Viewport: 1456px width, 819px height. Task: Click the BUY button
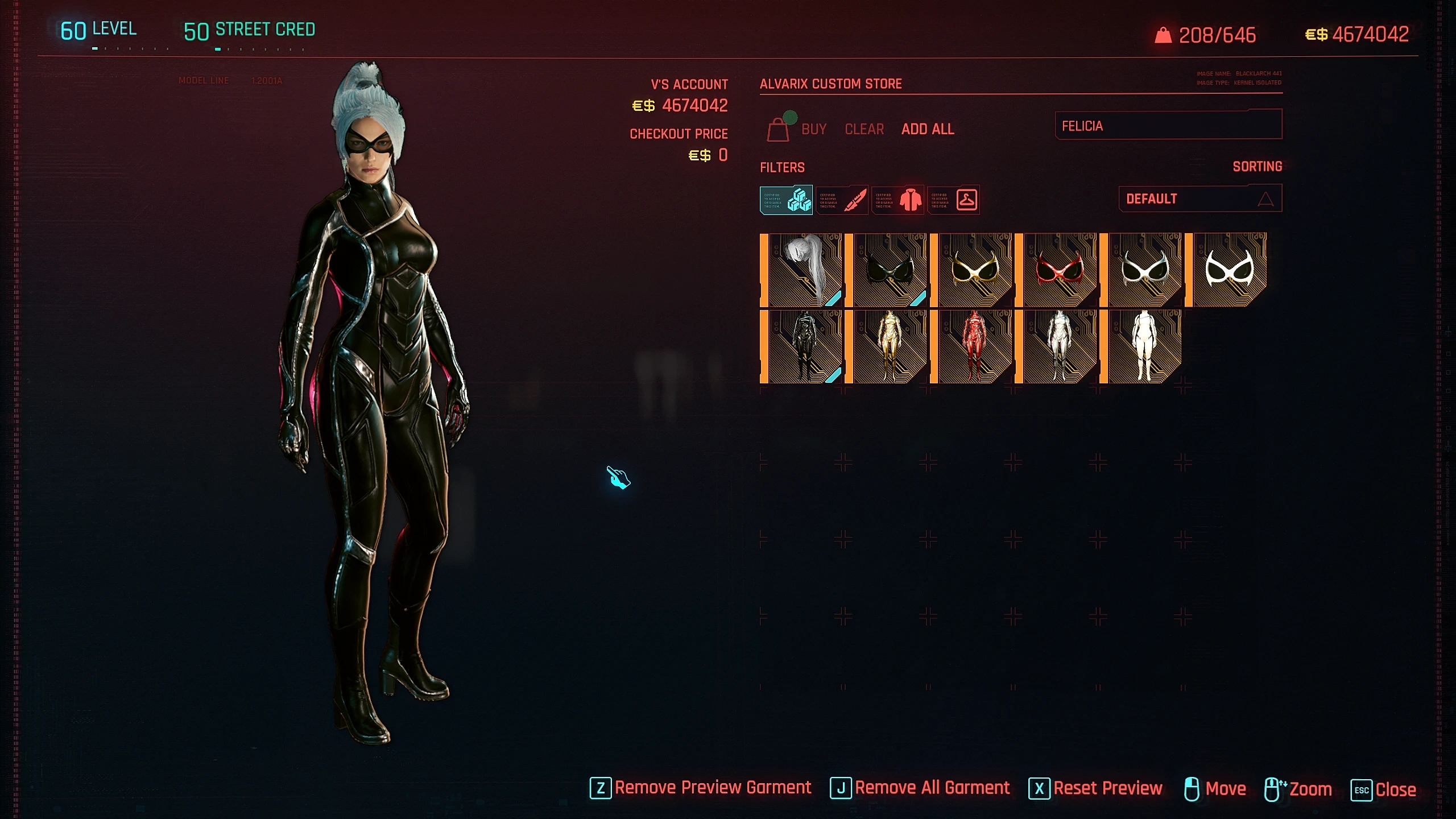click(x=813, y=130)
